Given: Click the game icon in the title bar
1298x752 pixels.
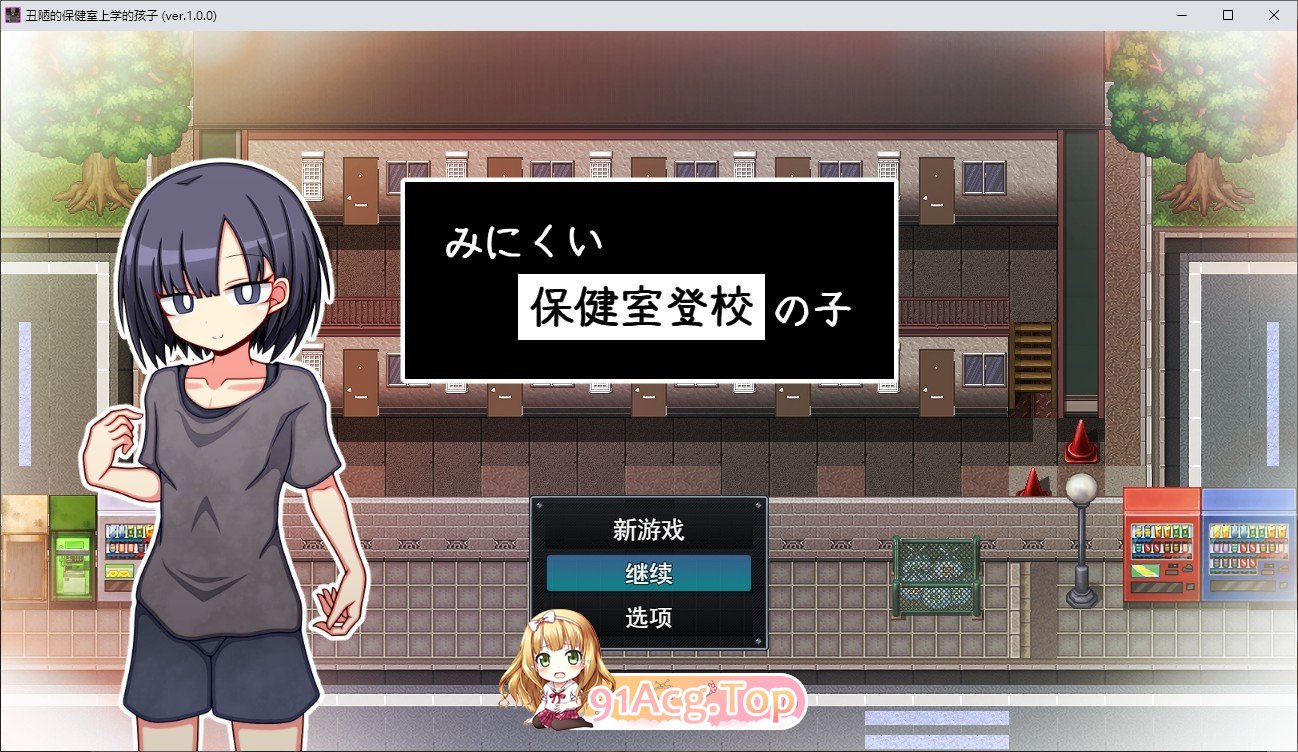Looking at the screenshot, I should (11, 15).
